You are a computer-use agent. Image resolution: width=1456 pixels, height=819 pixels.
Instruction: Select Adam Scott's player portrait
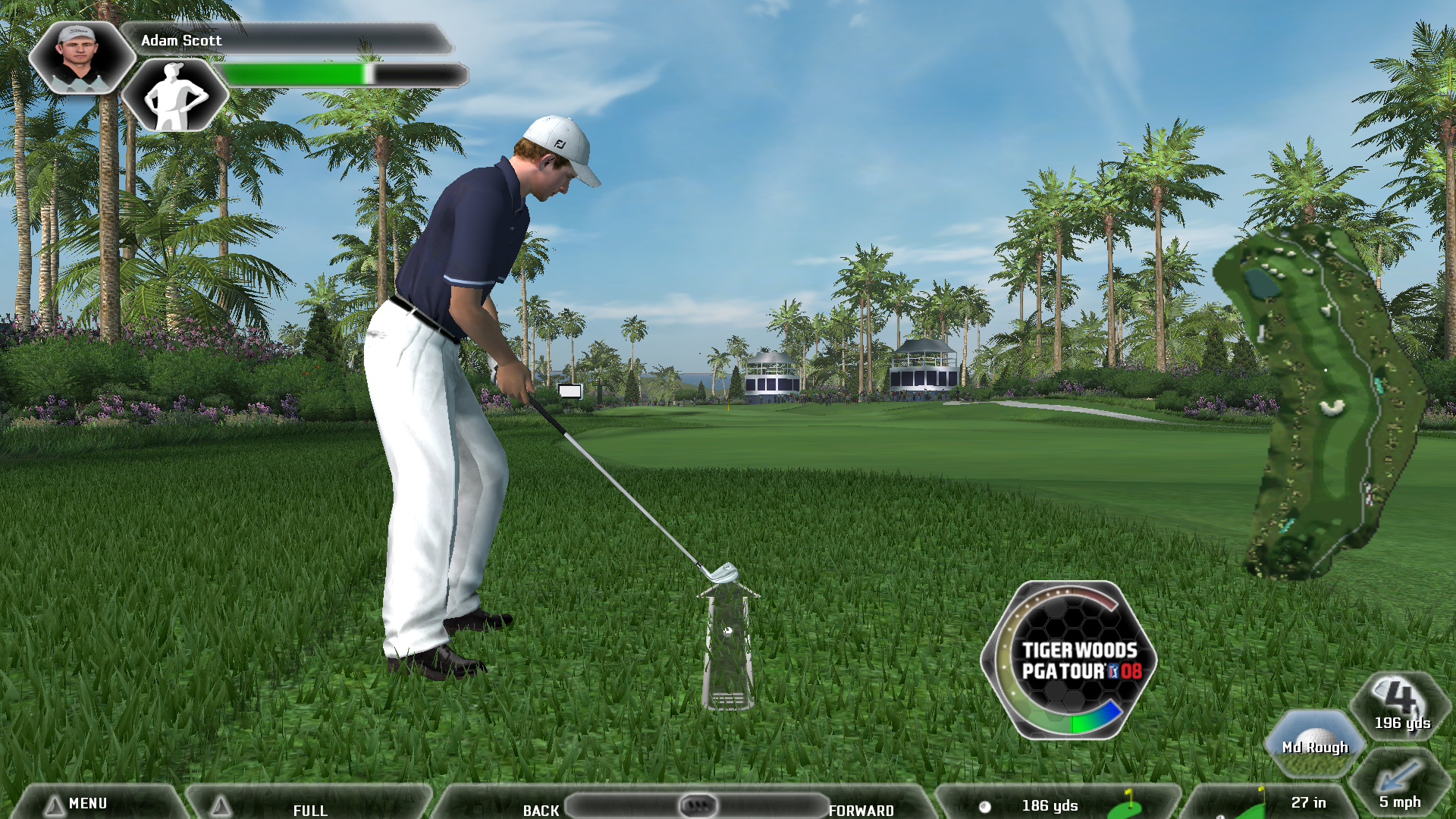pyautogui.click(x=80, y=58)
